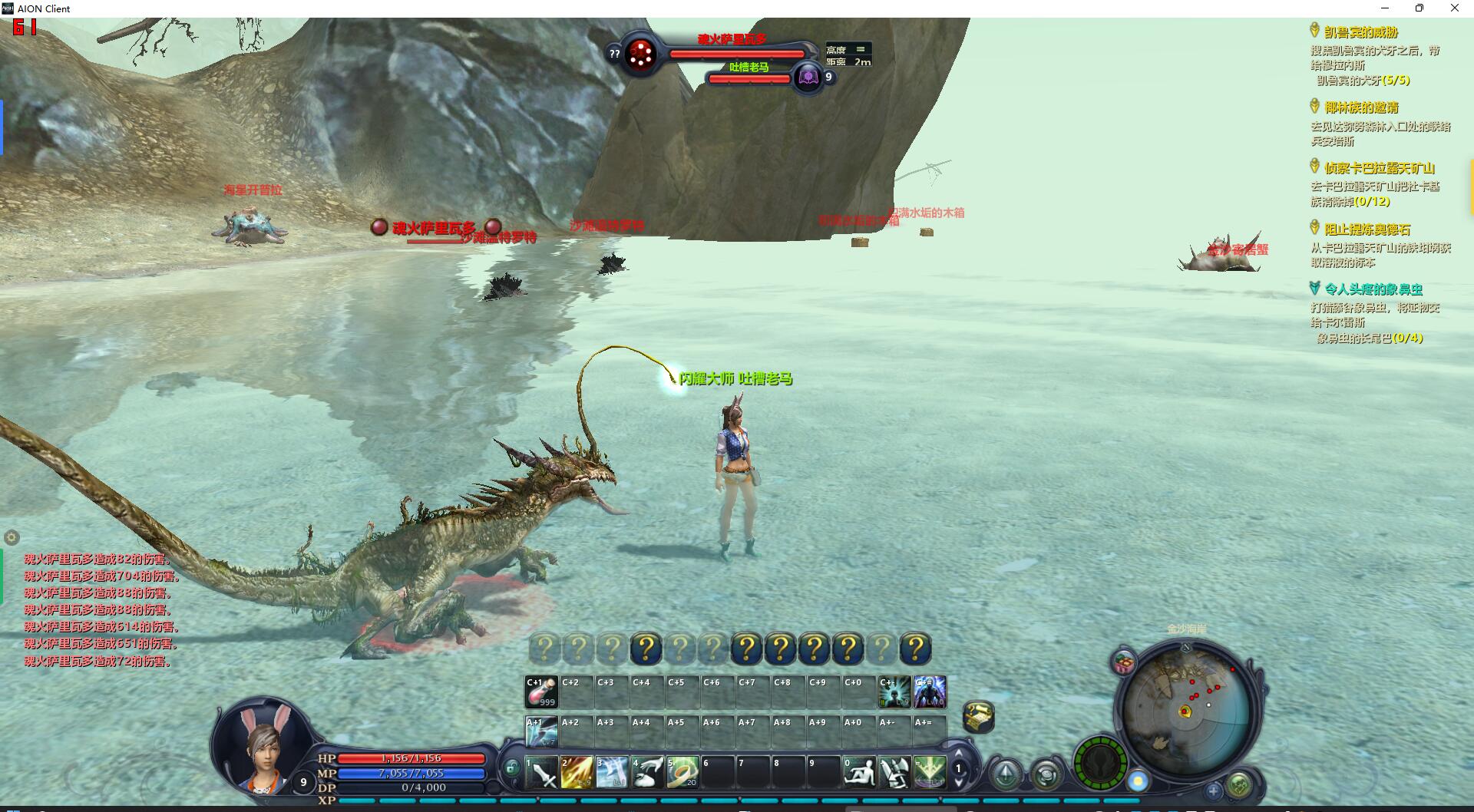
Task: Open the 令人头疼的象鼻虫 quest entry
Action: point(1373,289)
